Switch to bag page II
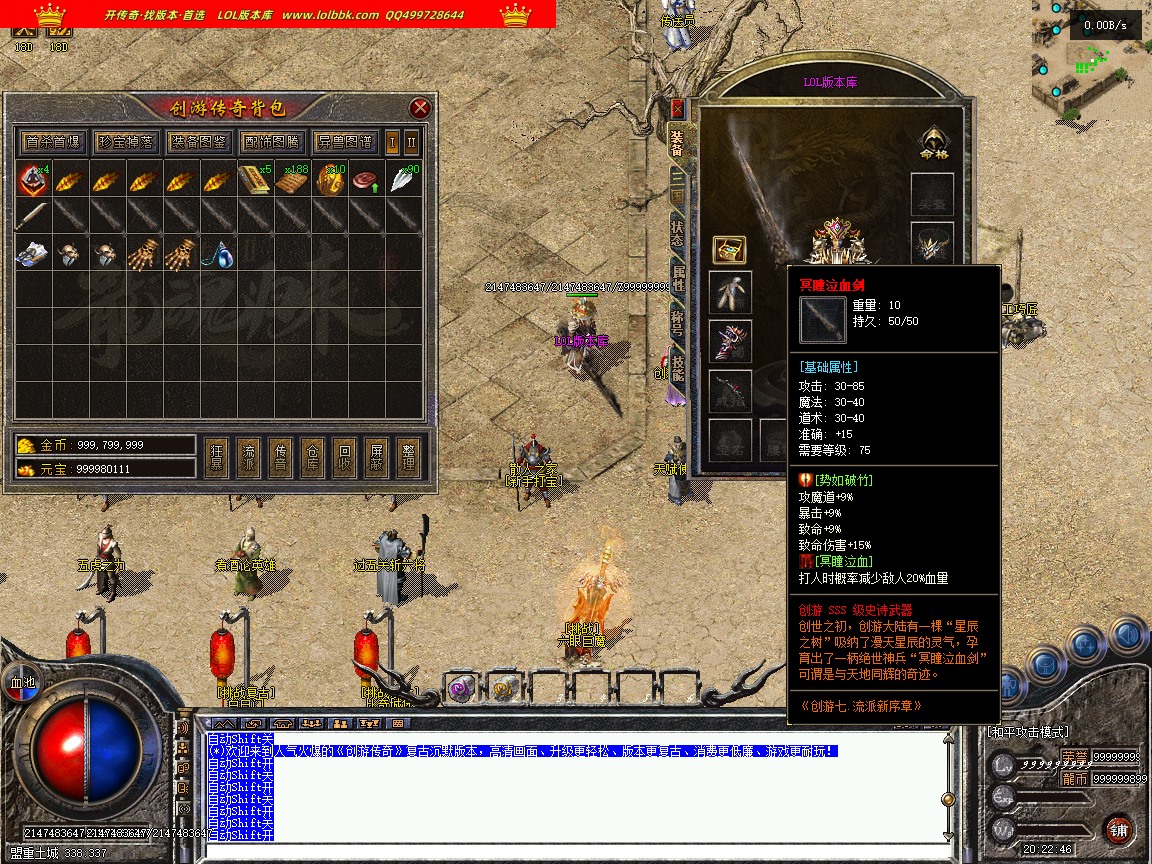This screenshot has height=864, width=1152. [x=411, y=141]
